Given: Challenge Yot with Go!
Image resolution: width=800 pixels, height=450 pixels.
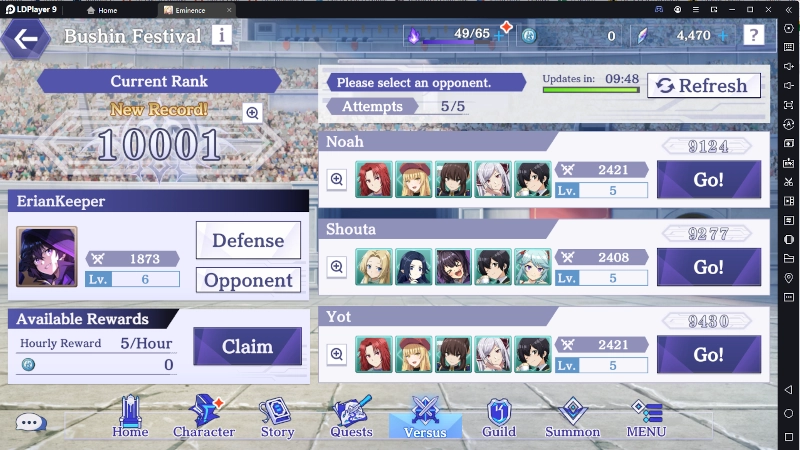Looking at the screenshot, I should [x=708, y=354].
